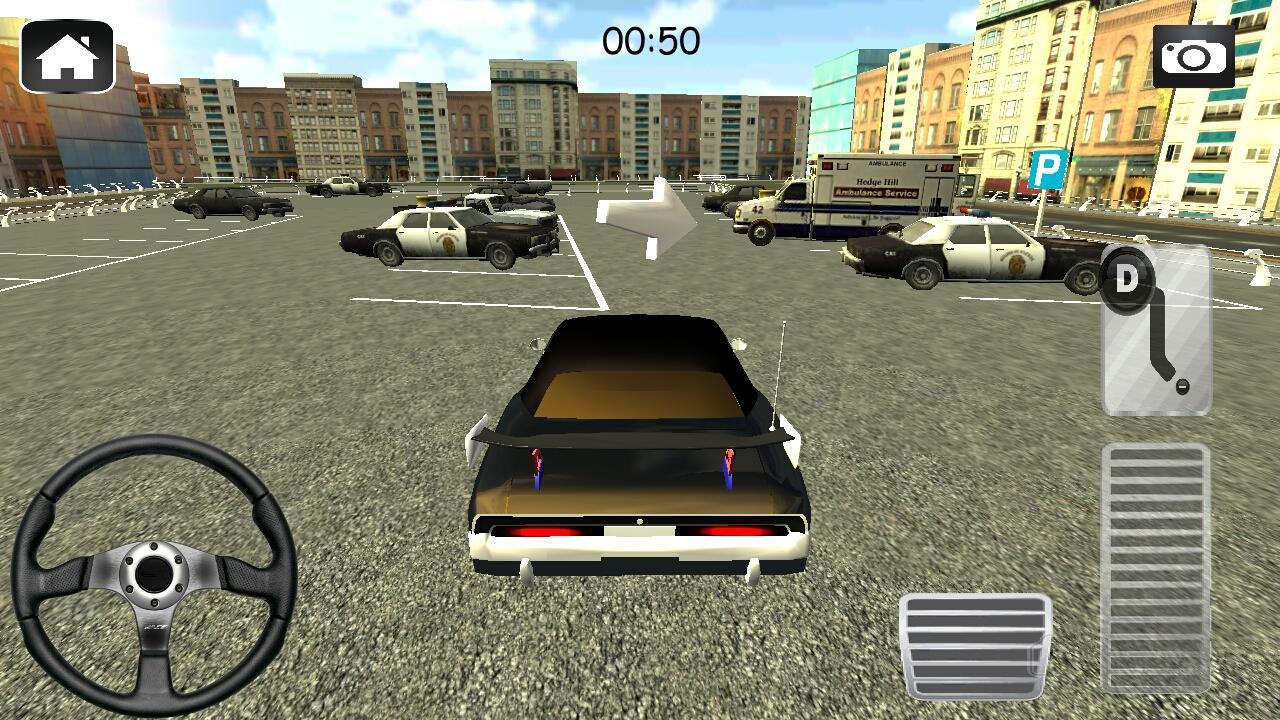Image resolution: width=1280 pixels, height=720 pixels.
Task: Click the Home icon to exit the level
Action: pos(67,55)
